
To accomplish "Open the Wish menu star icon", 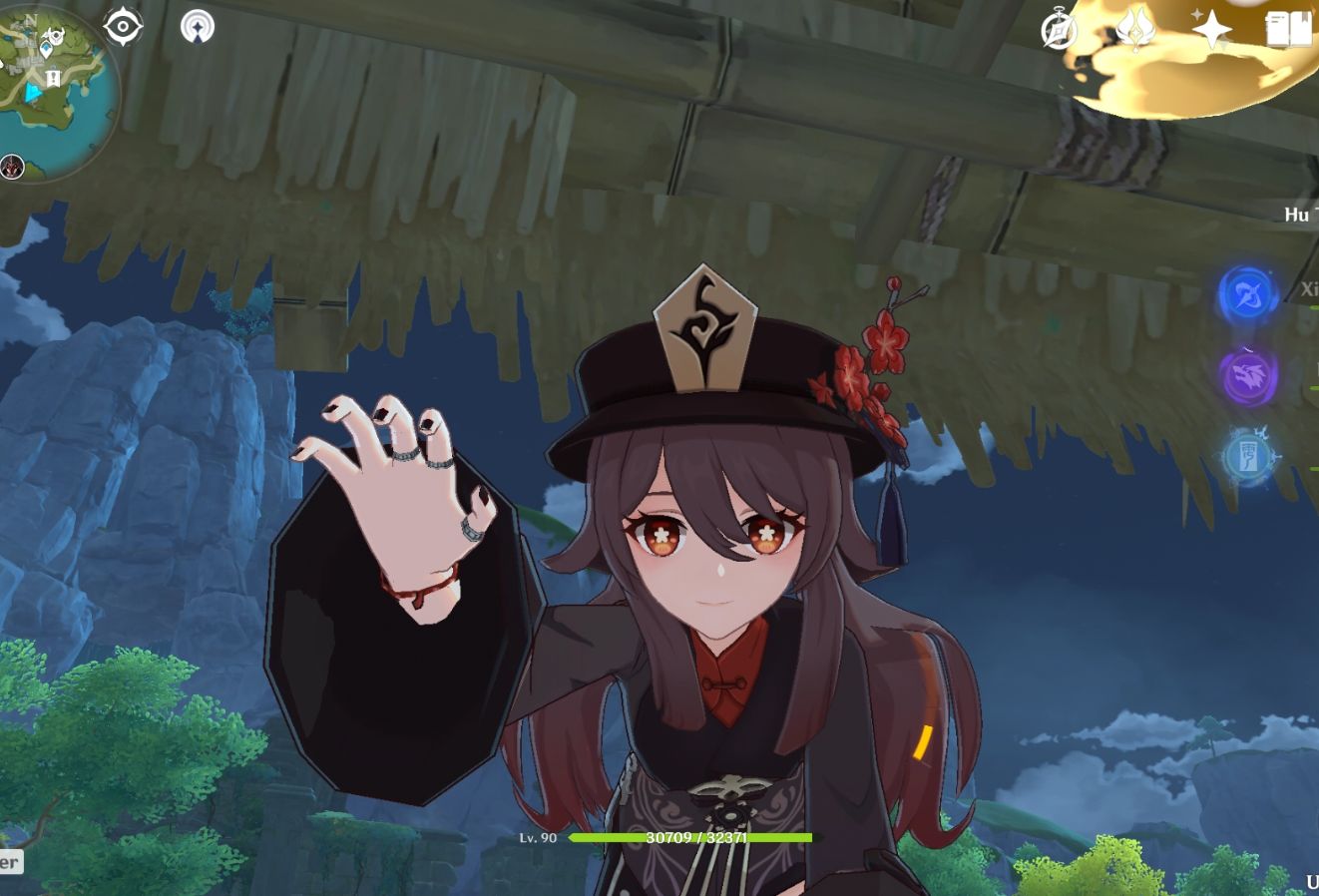I will (1210, 31).
